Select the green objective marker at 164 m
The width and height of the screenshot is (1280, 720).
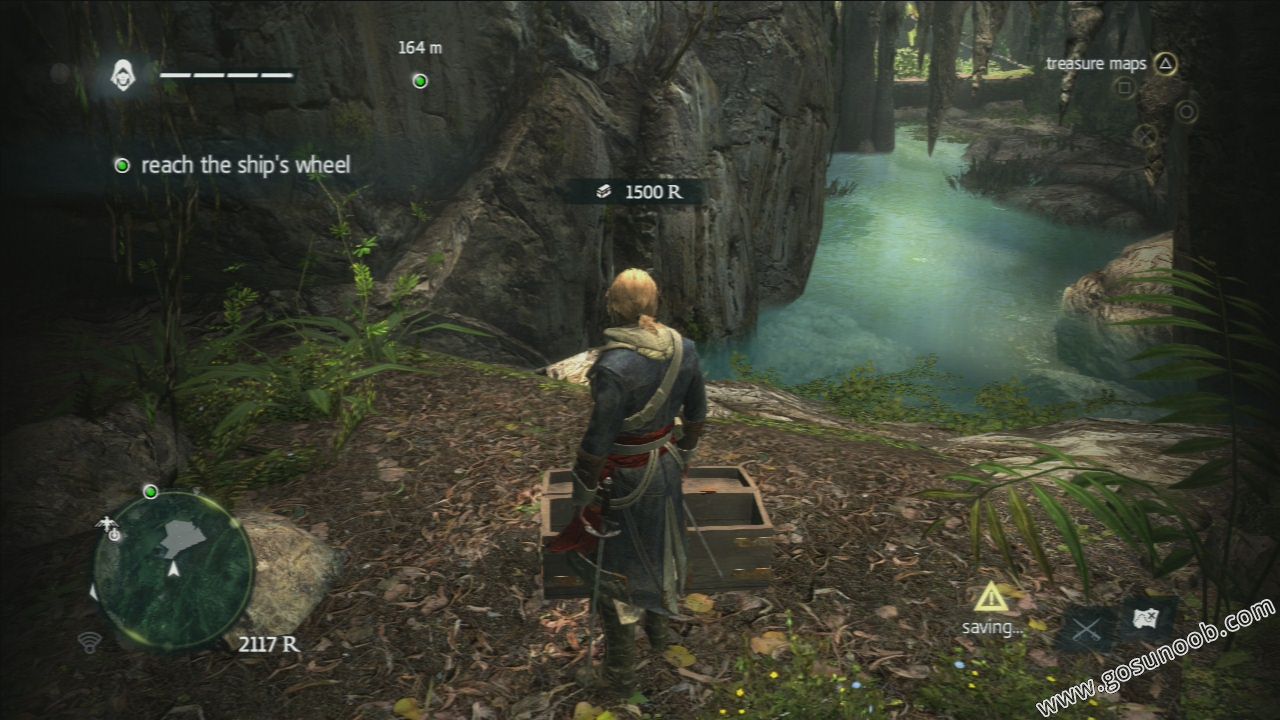tap(420, 81)
